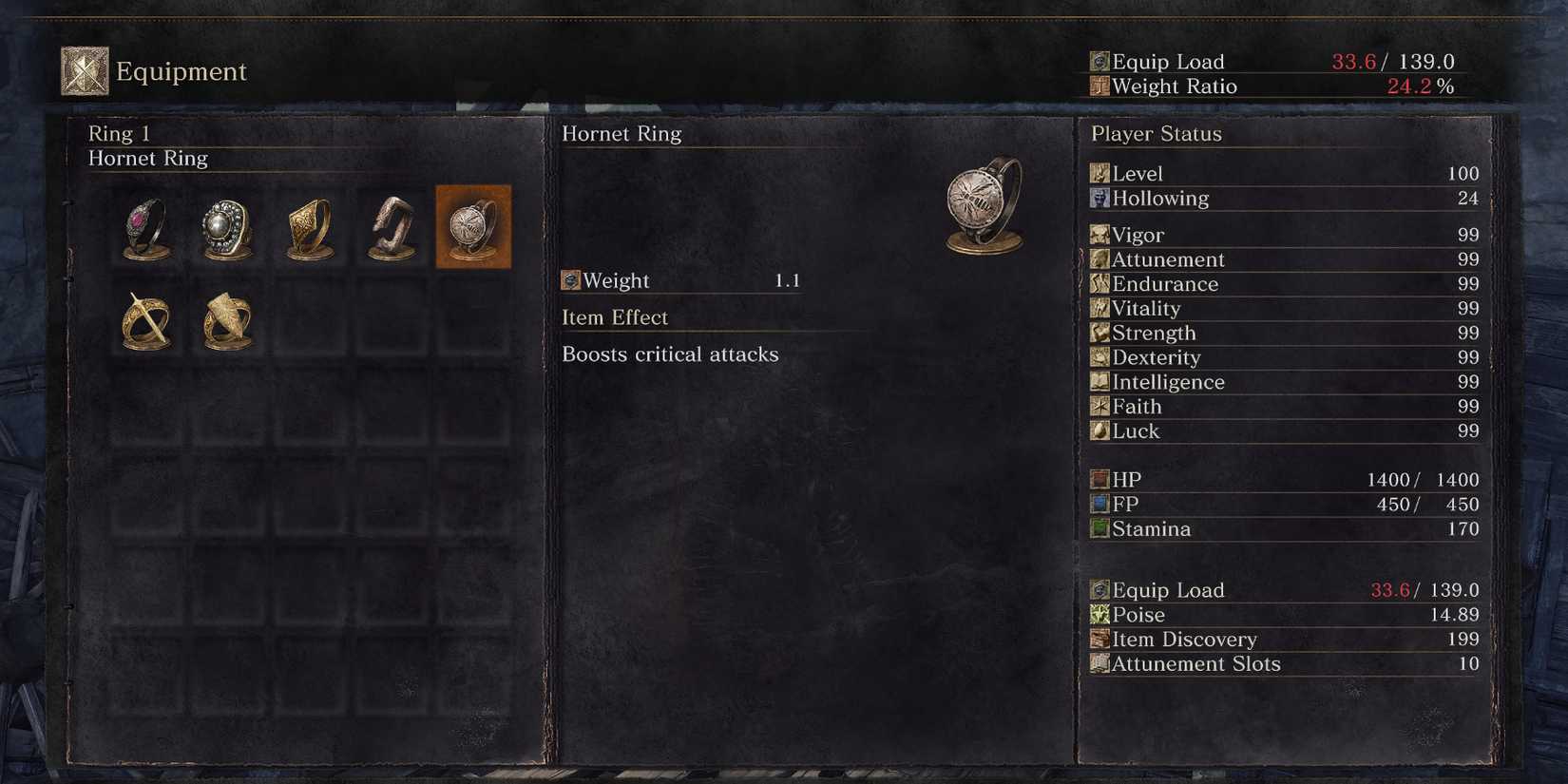Select the engraved gold band ring
The image size is (1568, 784).
point(308,225)
